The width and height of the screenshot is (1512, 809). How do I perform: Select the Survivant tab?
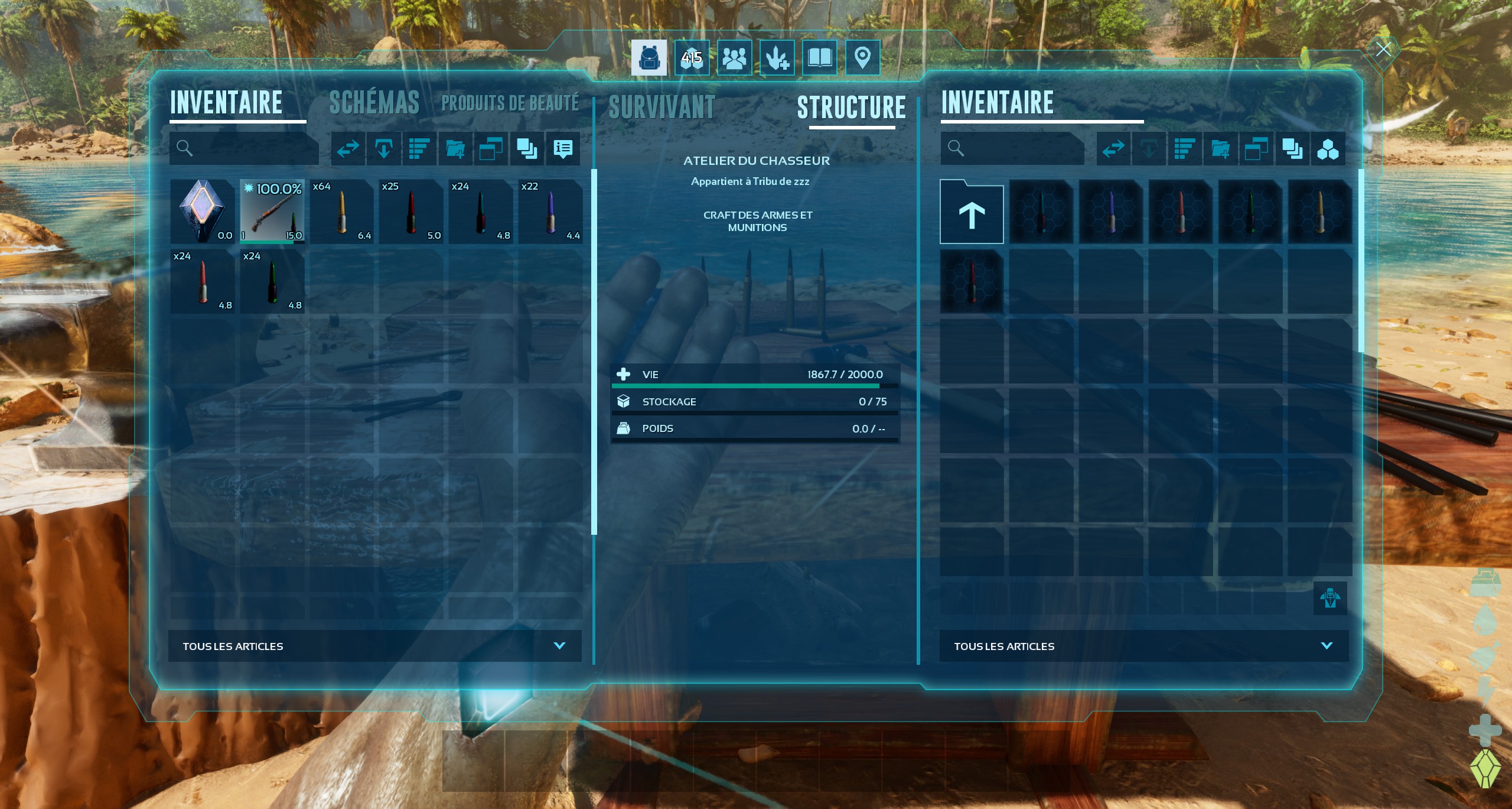(x=661, y=108)
